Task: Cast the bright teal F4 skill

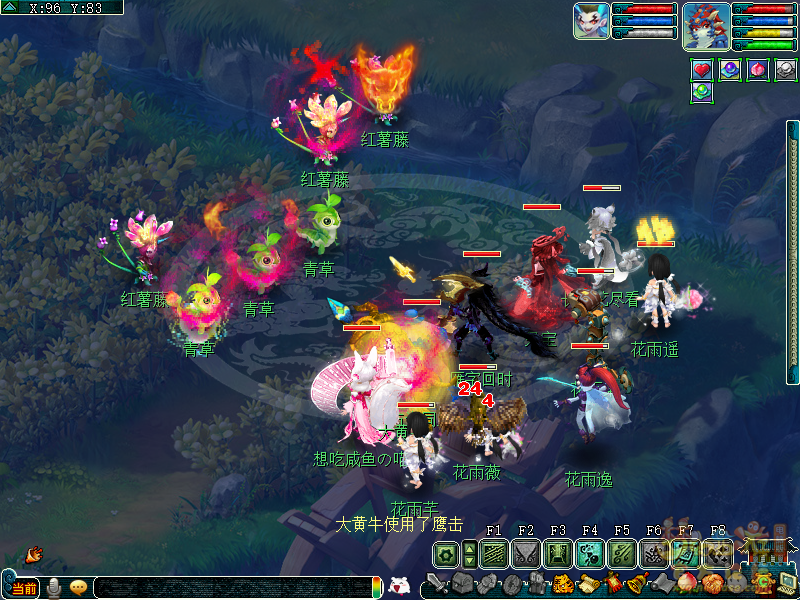Action: pyautogui.click(x=590, y=553)
